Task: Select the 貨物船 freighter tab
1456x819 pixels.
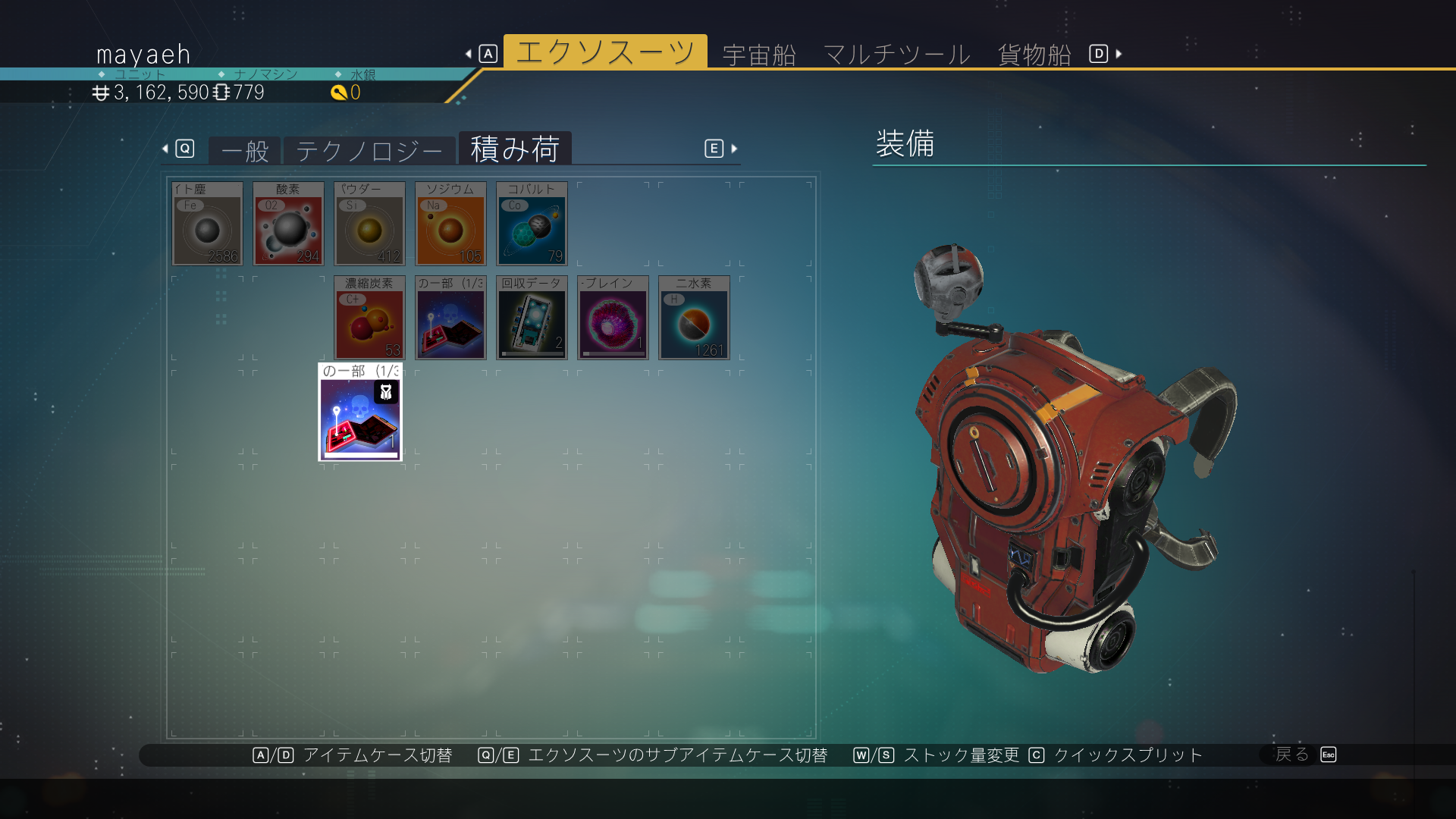Action: (x=1034, y=55)
